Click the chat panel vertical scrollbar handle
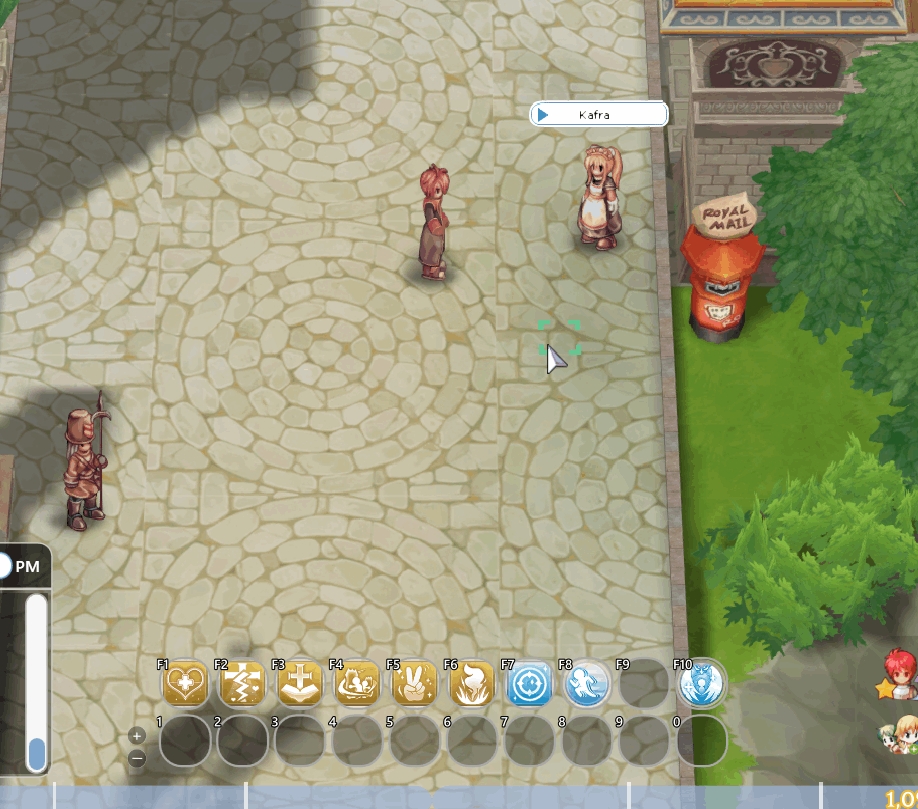The width and height of the screenshot is (918, 809). click(37, 753)
